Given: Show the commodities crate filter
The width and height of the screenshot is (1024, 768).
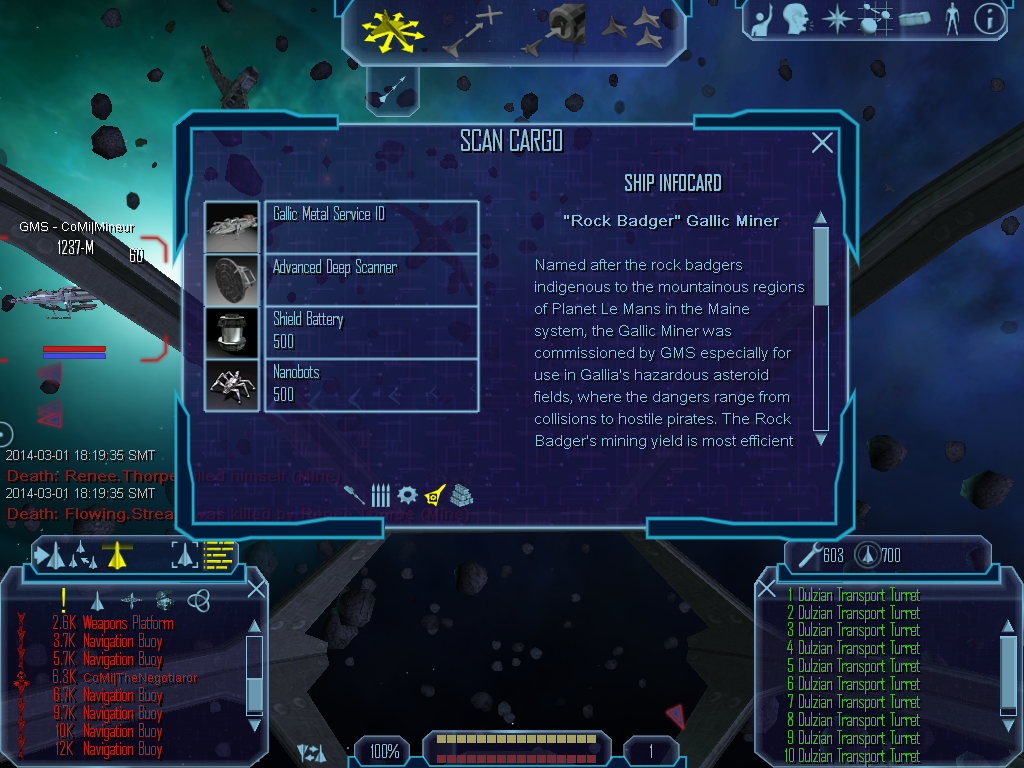Looking at the screenshot, I should pyautogui.click(x=461, y=494).
